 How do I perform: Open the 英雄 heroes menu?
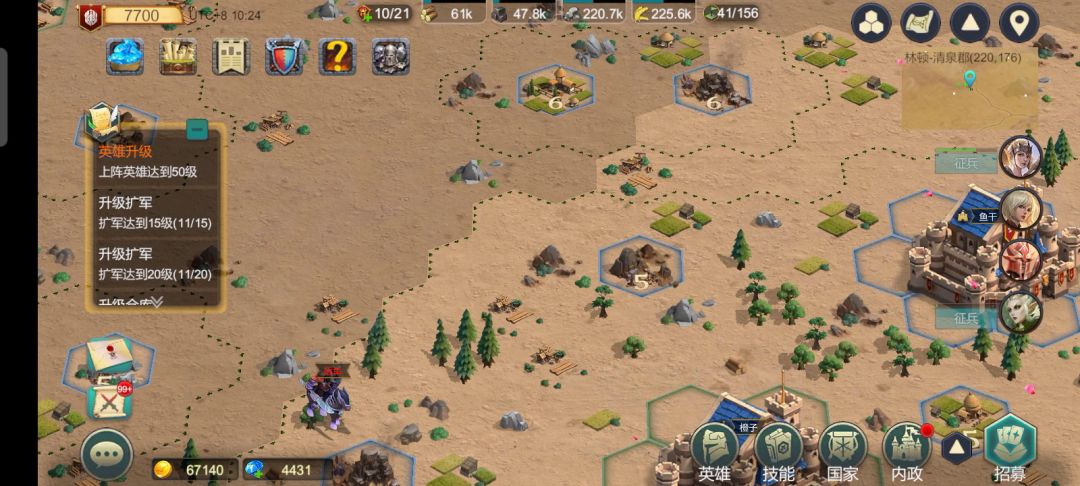point(714,450)
